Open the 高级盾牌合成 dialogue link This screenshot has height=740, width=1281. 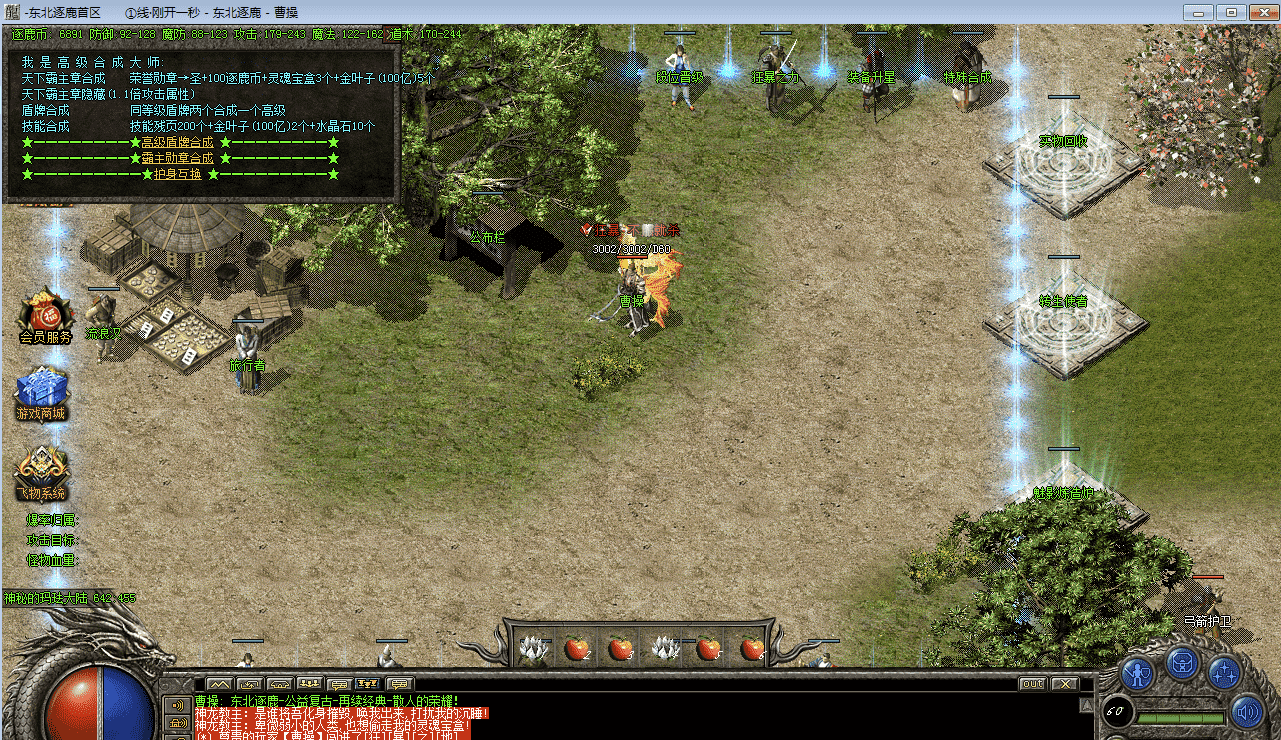tap(177, 142)
